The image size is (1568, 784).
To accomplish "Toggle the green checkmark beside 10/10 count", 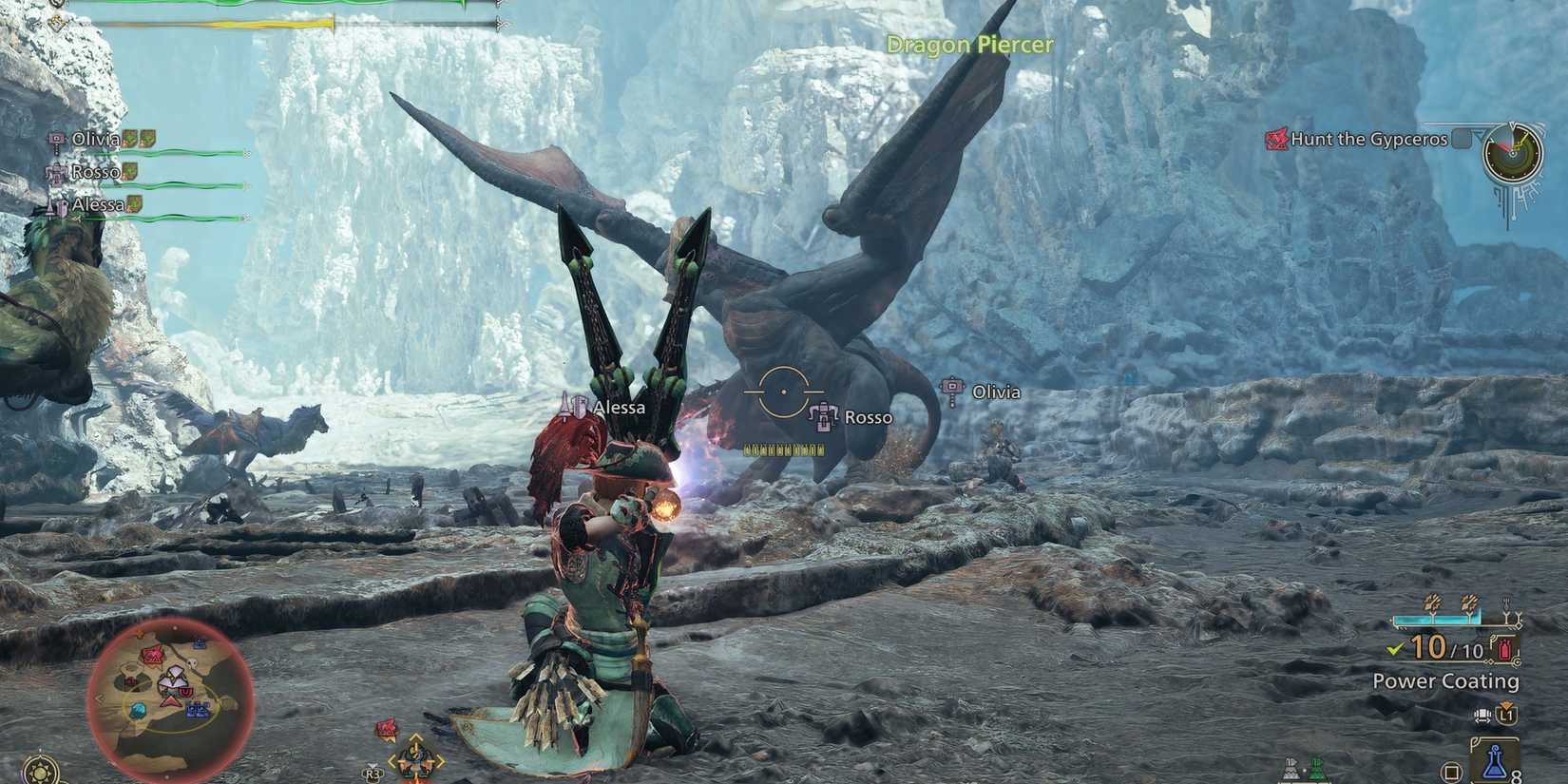I will (1393, 649).
